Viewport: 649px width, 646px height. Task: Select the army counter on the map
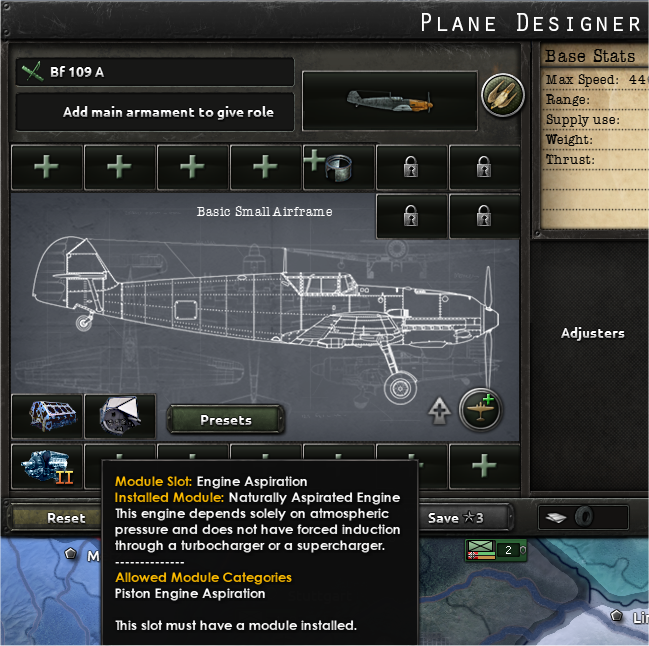click(495, 551)
